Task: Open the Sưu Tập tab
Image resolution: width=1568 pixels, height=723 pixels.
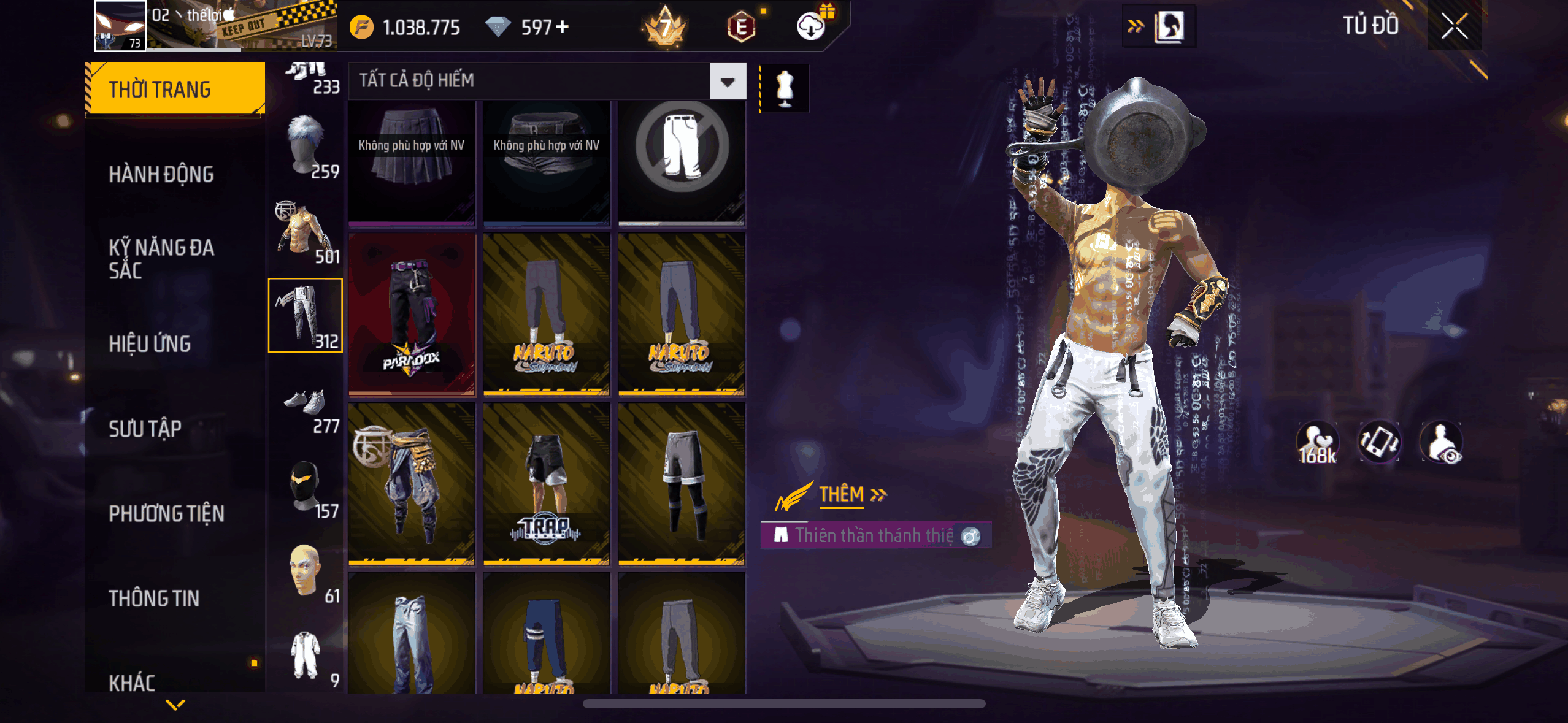Action: tap(145, 429)
